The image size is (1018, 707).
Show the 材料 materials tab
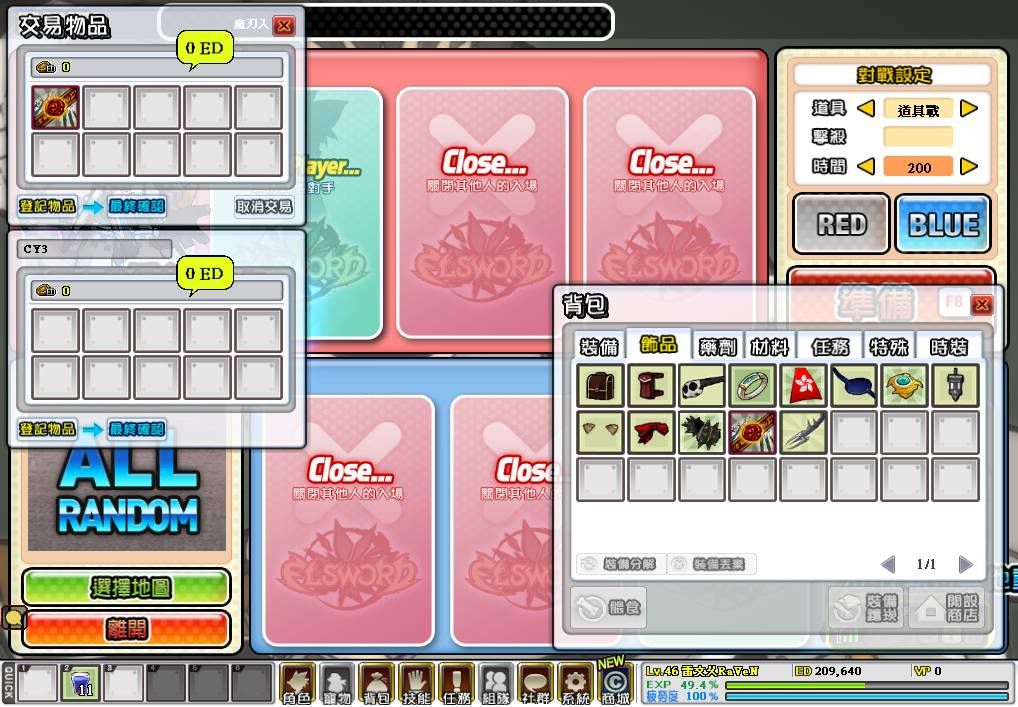(x=770, y=346)
